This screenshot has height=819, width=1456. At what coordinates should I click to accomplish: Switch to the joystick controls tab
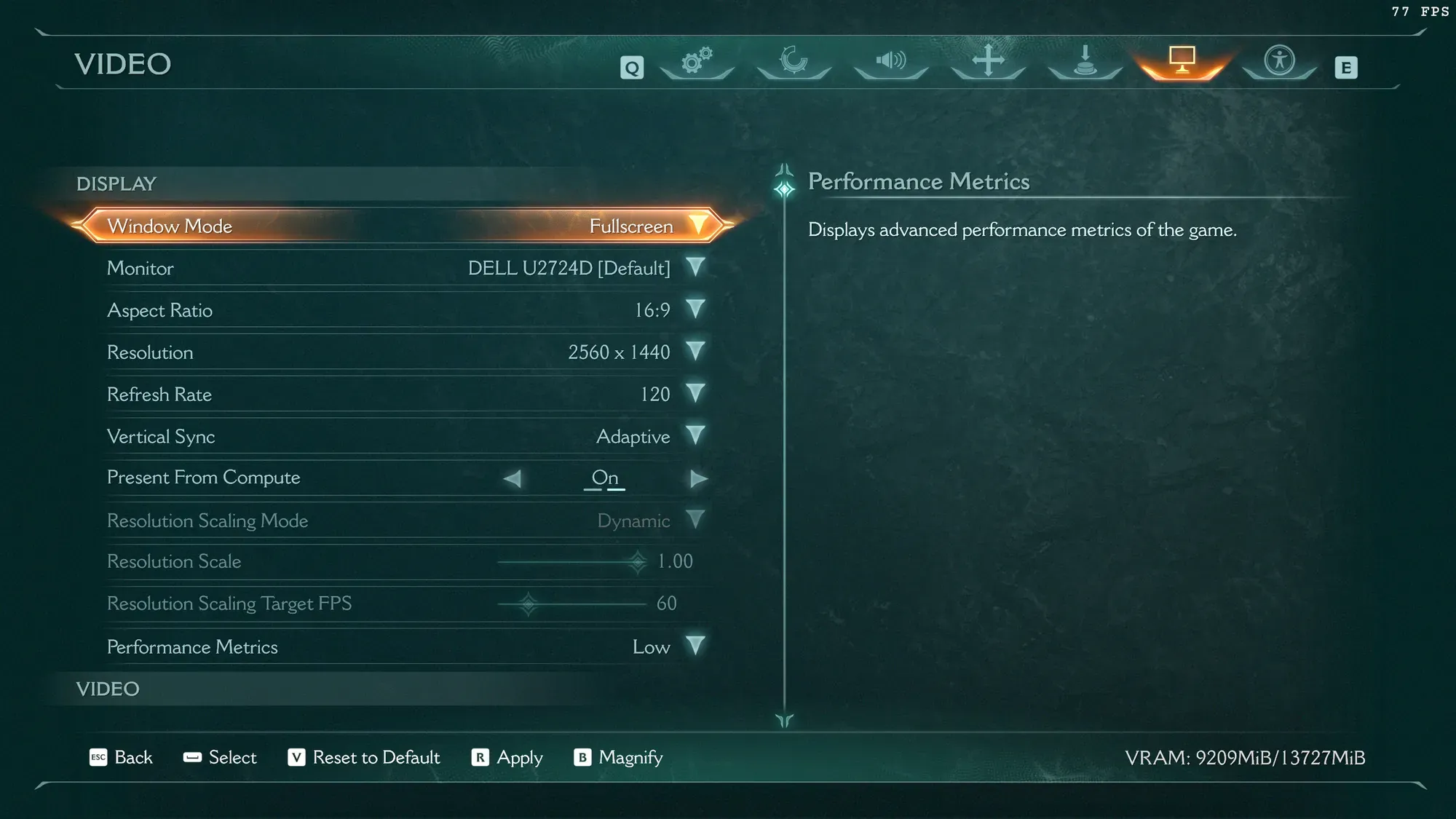[x=1085, y=60]
